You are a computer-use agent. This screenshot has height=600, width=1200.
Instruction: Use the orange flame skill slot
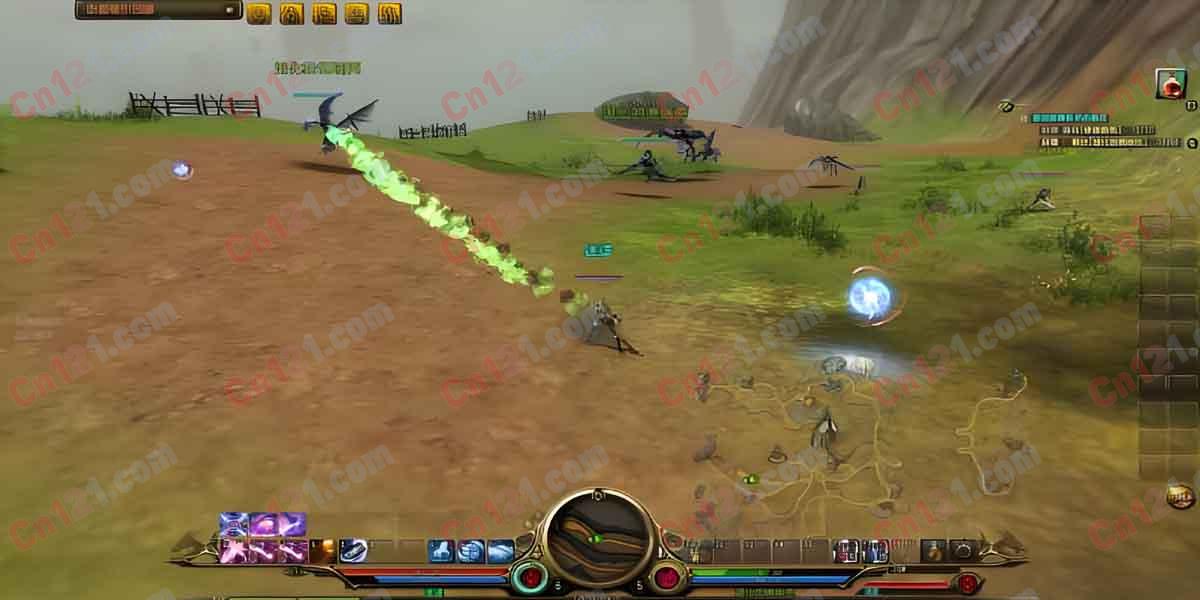pos(323,550)
